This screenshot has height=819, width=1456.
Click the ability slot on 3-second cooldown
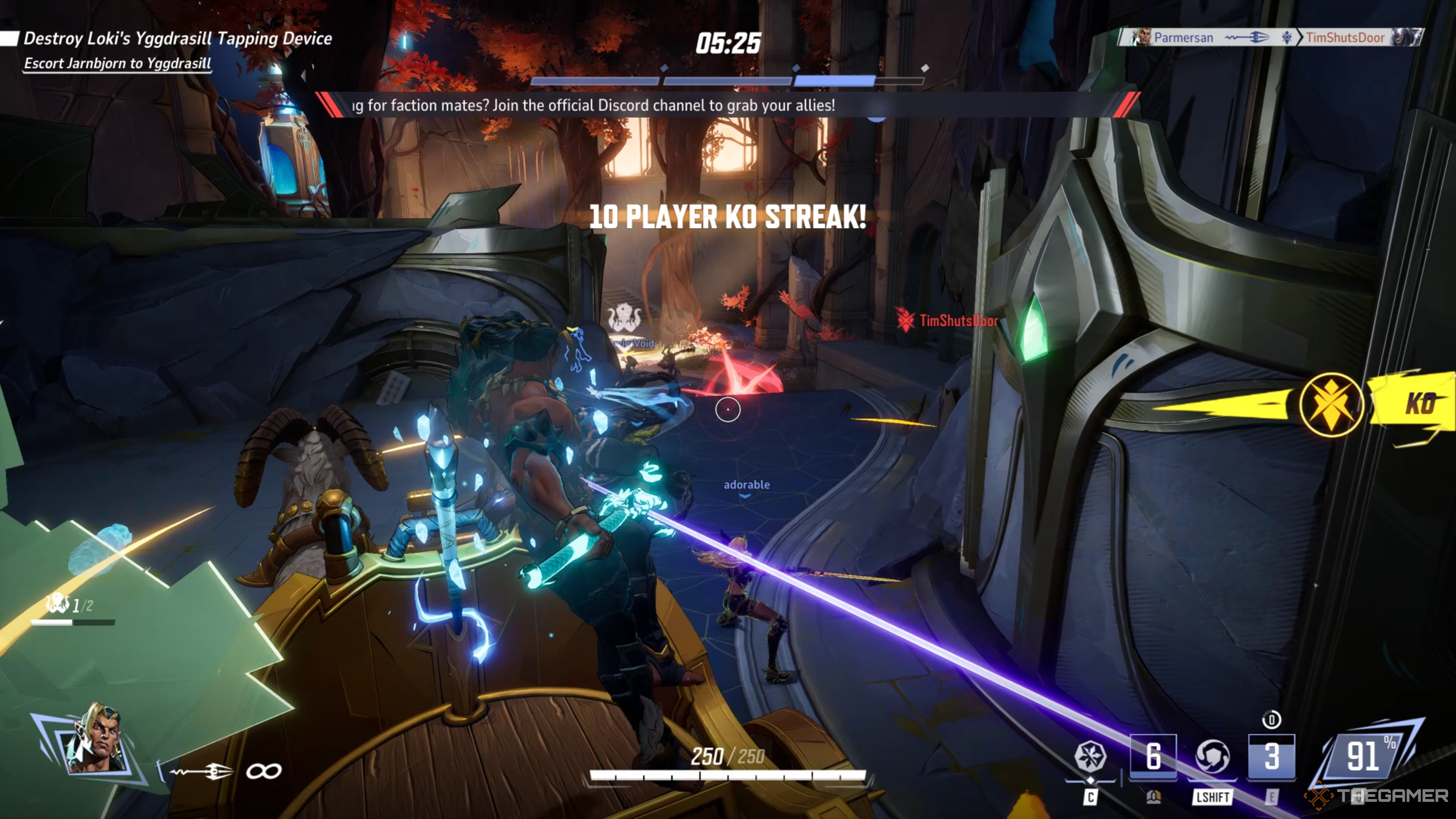coord(1271,756)
